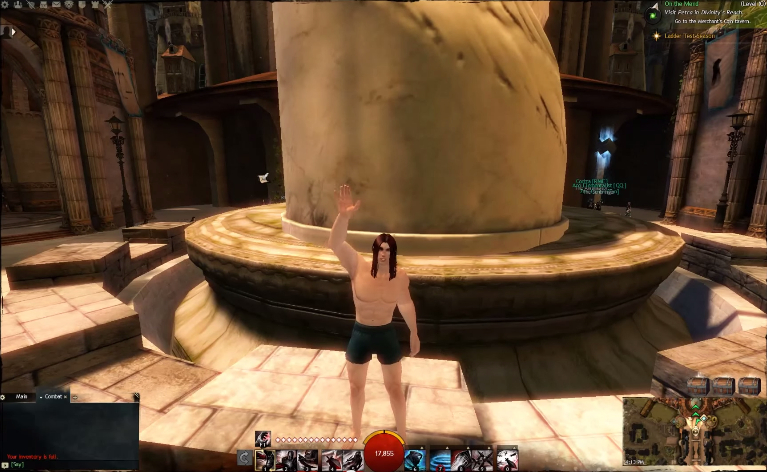The height and width of the screenshot is (472, 767).
Task: Select the Combat chat tab
Action: 51,397
